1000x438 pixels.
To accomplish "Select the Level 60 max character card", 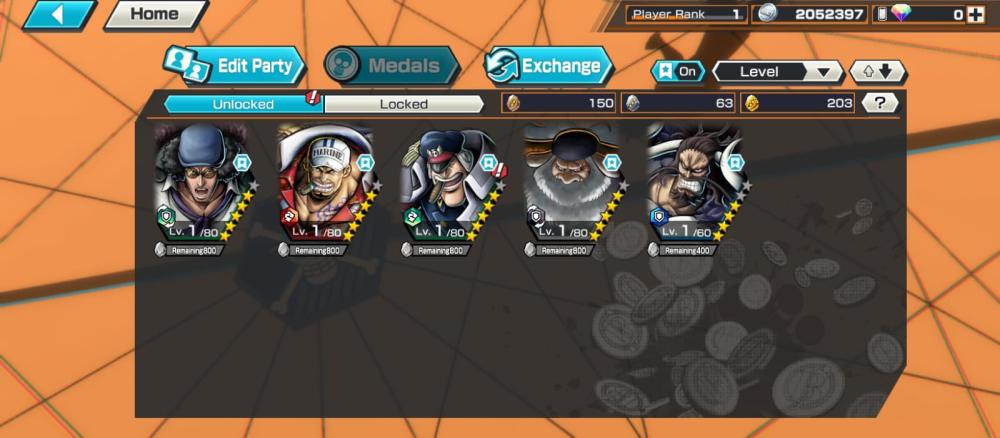I will [x=692, y=185].
